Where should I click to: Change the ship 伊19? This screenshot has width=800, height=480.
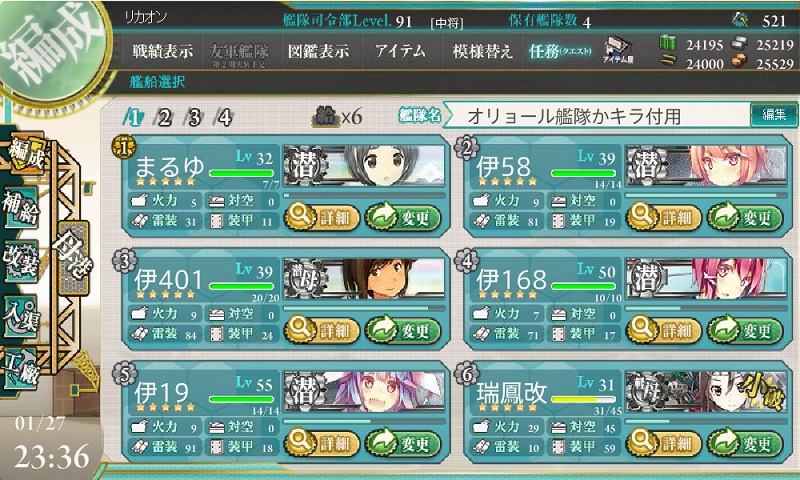click(404, 443)
